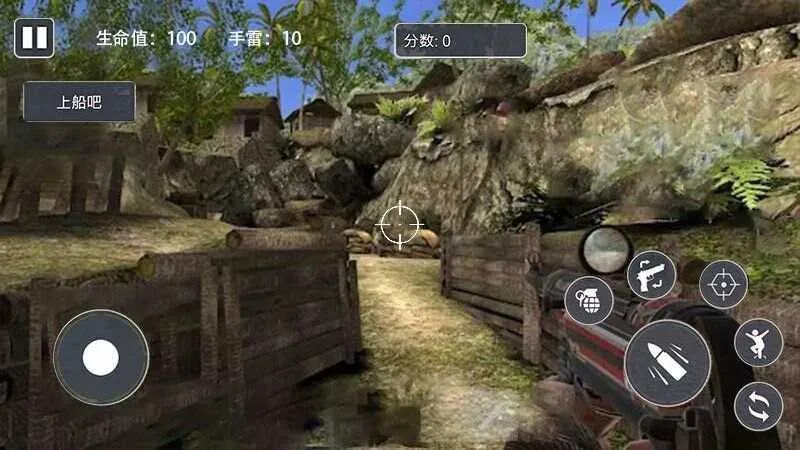Fire the weapon with the bullet button
Image resolution: width=800 pixels, height=450 pixels.
667,364
